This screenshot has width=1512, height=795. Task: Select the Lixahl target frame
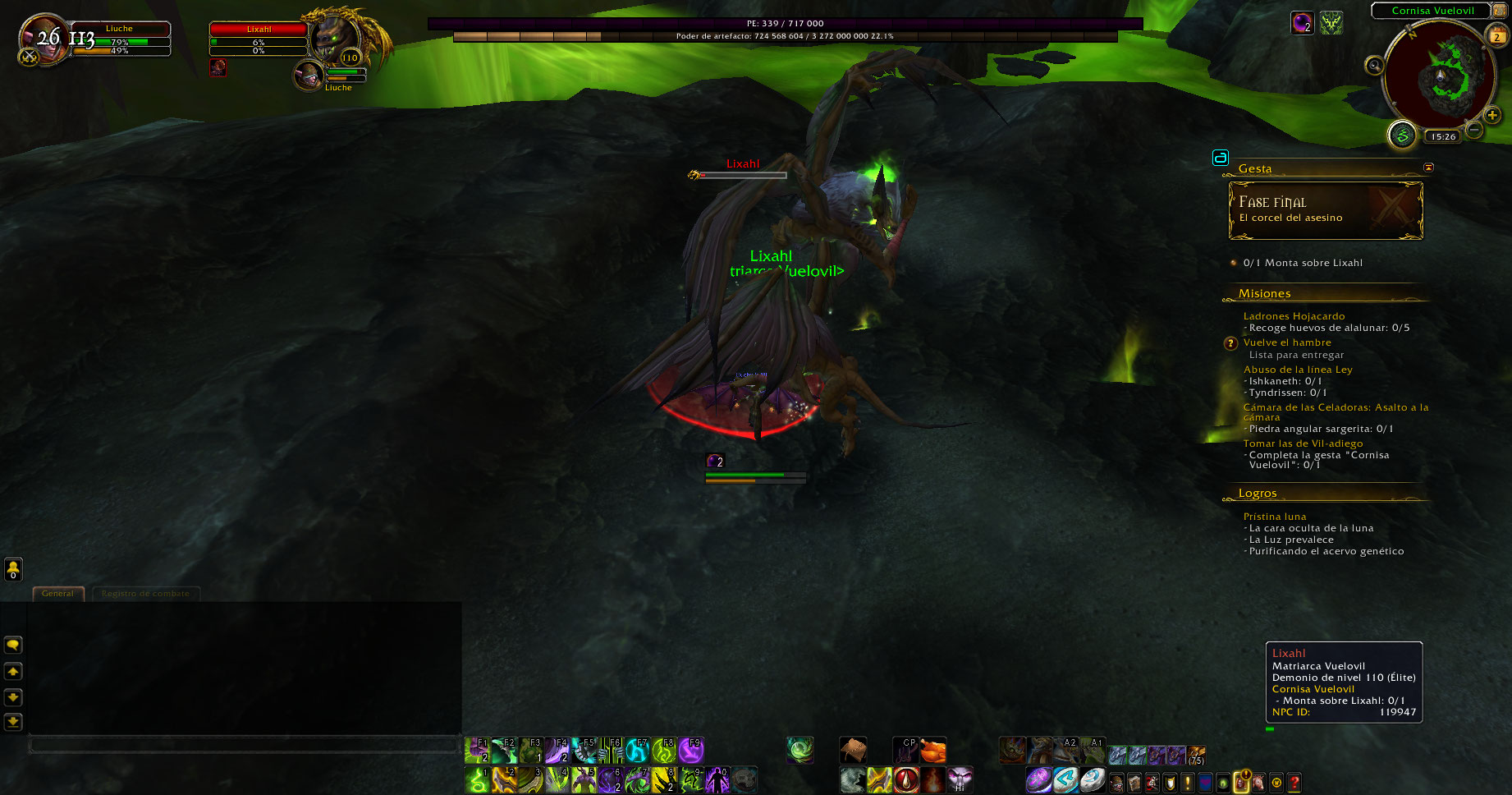[x=259, y=38]
